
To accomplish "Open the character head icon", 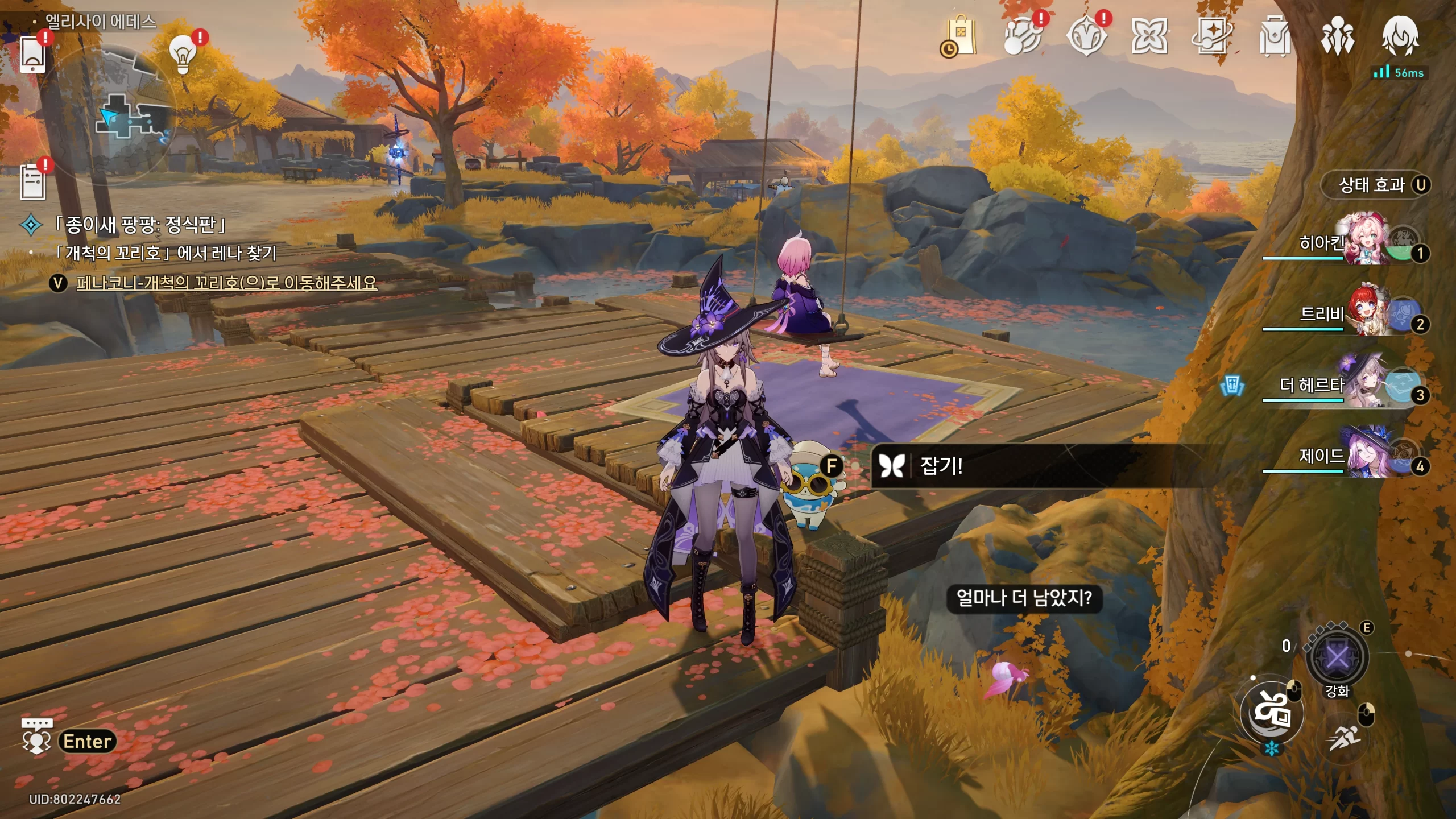I will pos(1400,36).
